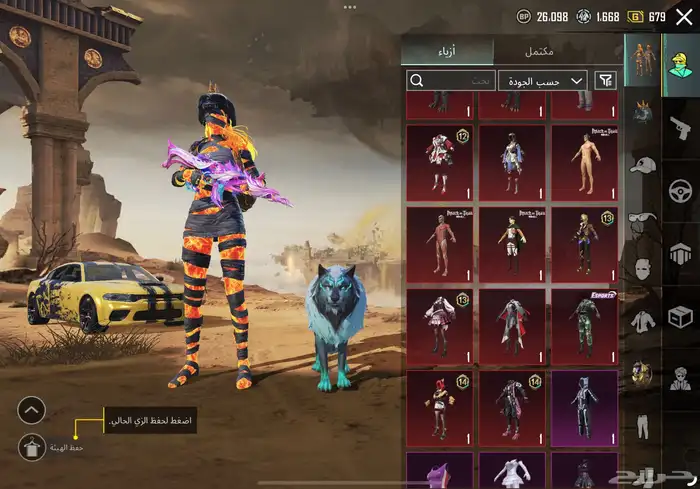Close the inventory with the X button
The image size is (700, 489).
pos(683,17)
